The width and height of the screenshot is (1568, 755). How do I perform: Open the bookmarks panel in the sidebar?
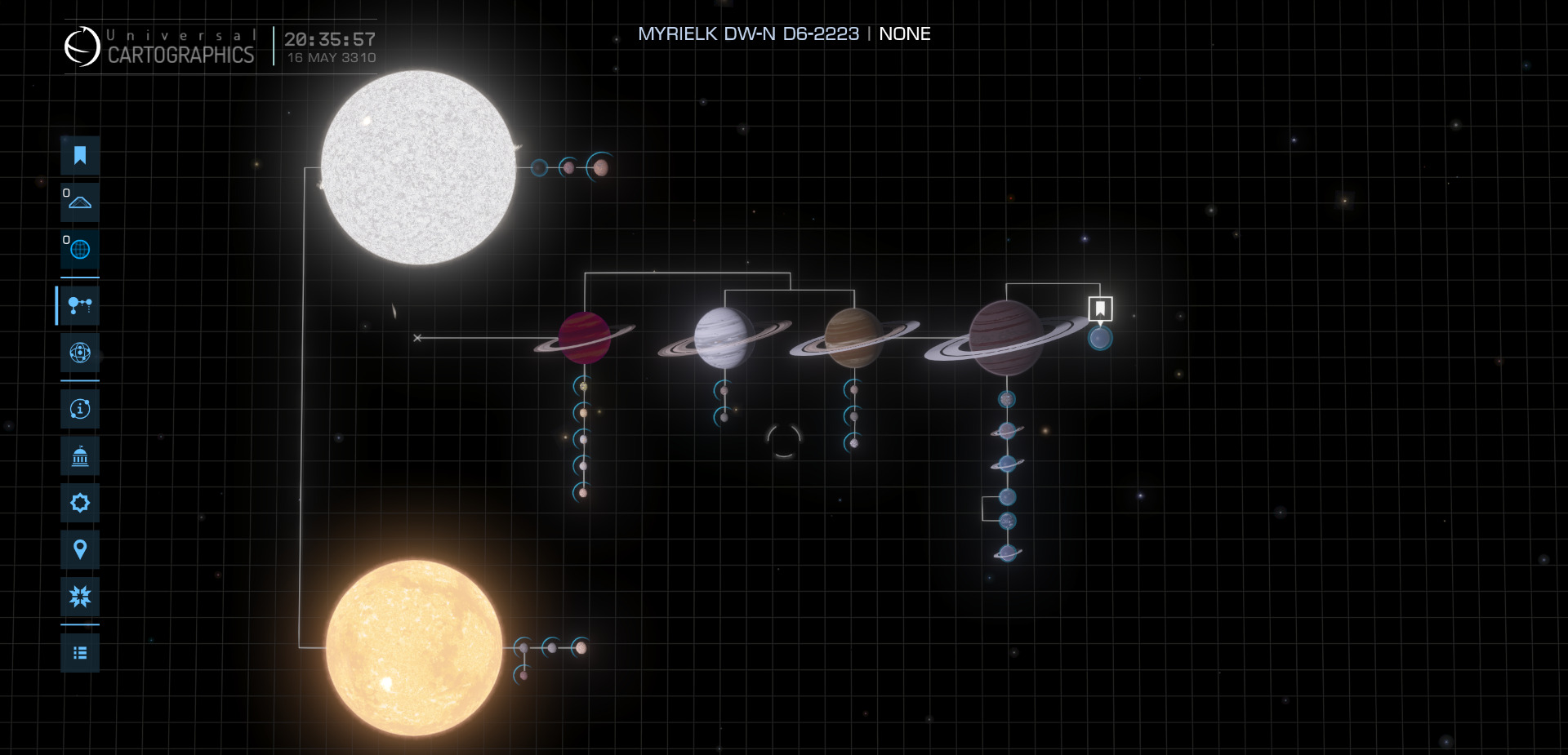[80, 155]
